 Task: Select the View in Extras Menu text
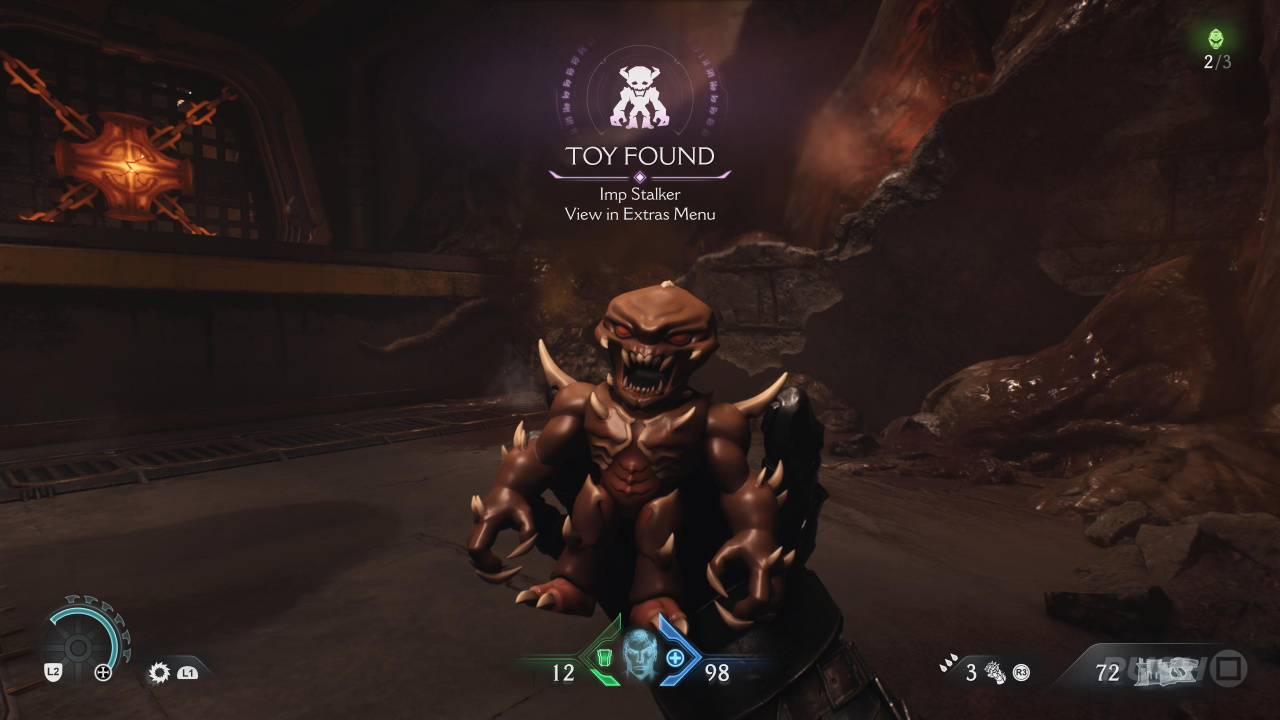click(640, 214)
